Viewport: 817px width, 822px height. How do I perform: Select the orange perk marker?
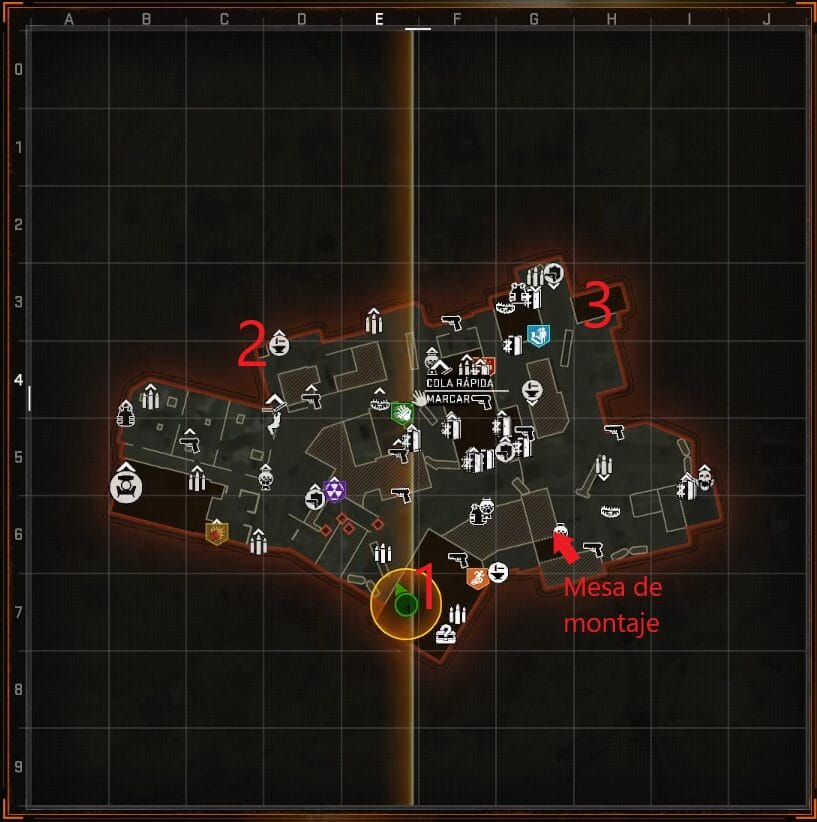coord(477,577)
